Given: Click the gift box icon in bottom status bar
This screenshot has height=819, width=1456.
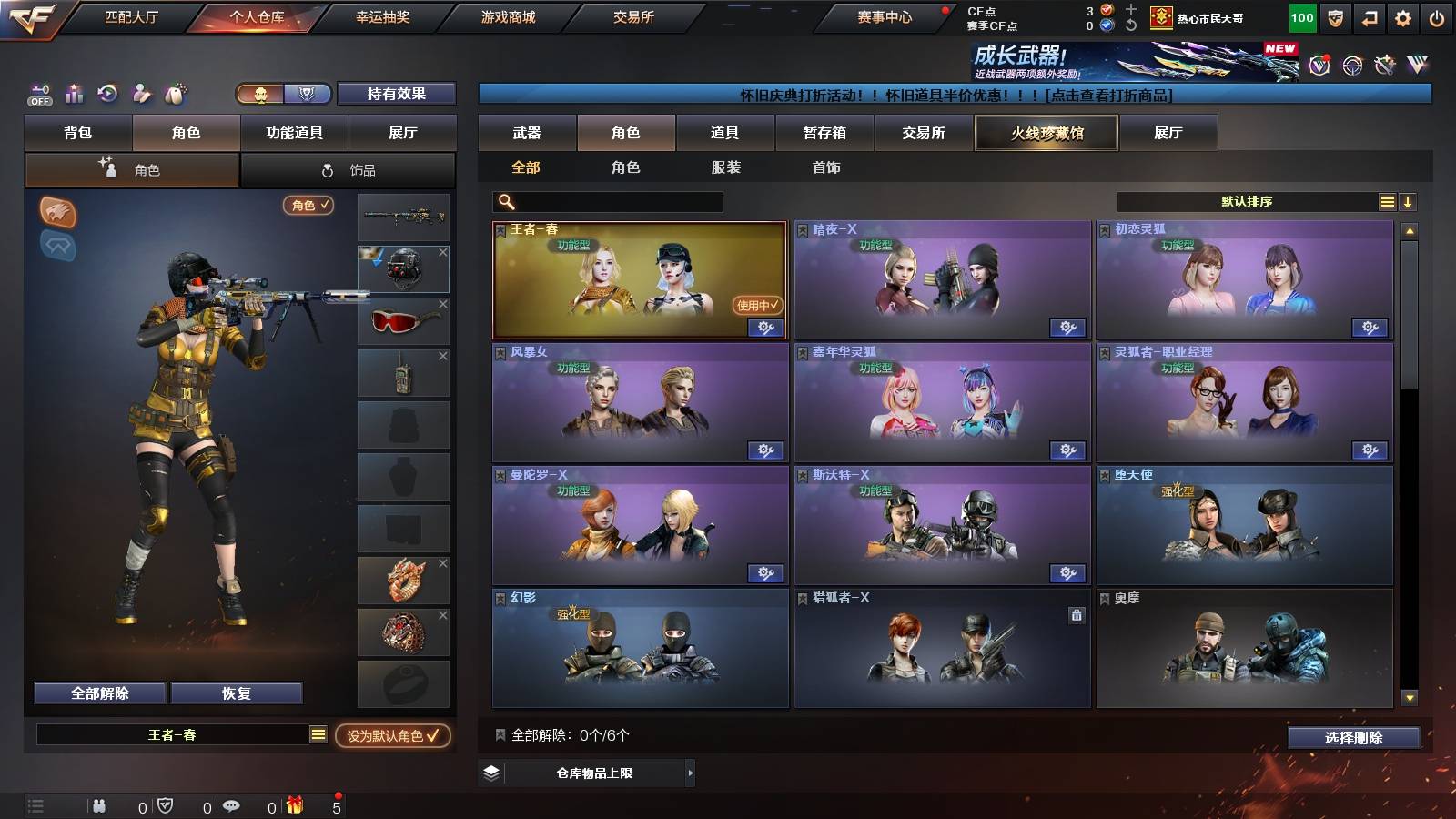Looking at the screenshot, I should [x=293, y=805].
